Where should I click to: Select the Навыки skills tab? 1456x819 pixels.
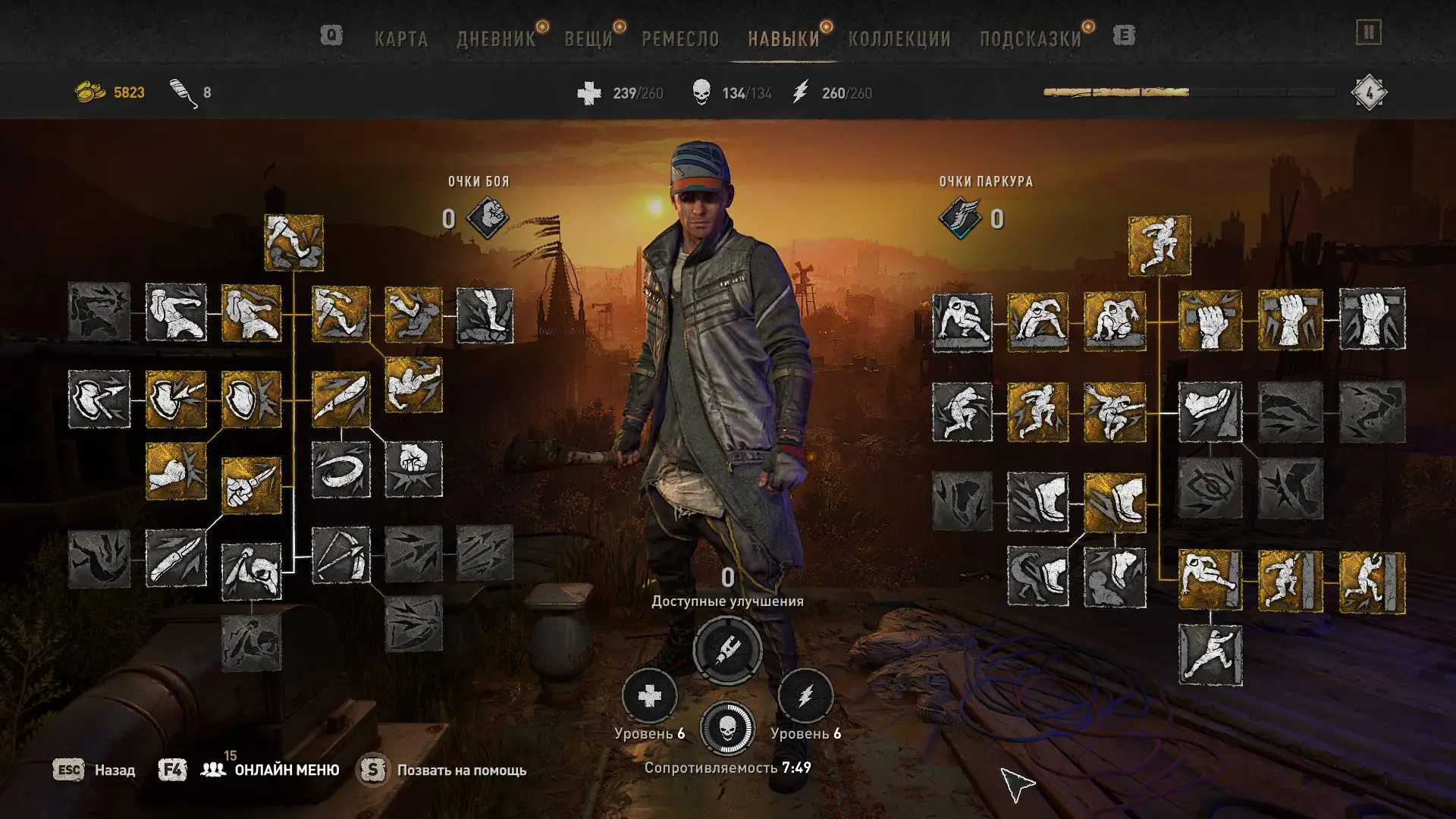[x=783, y=39]
